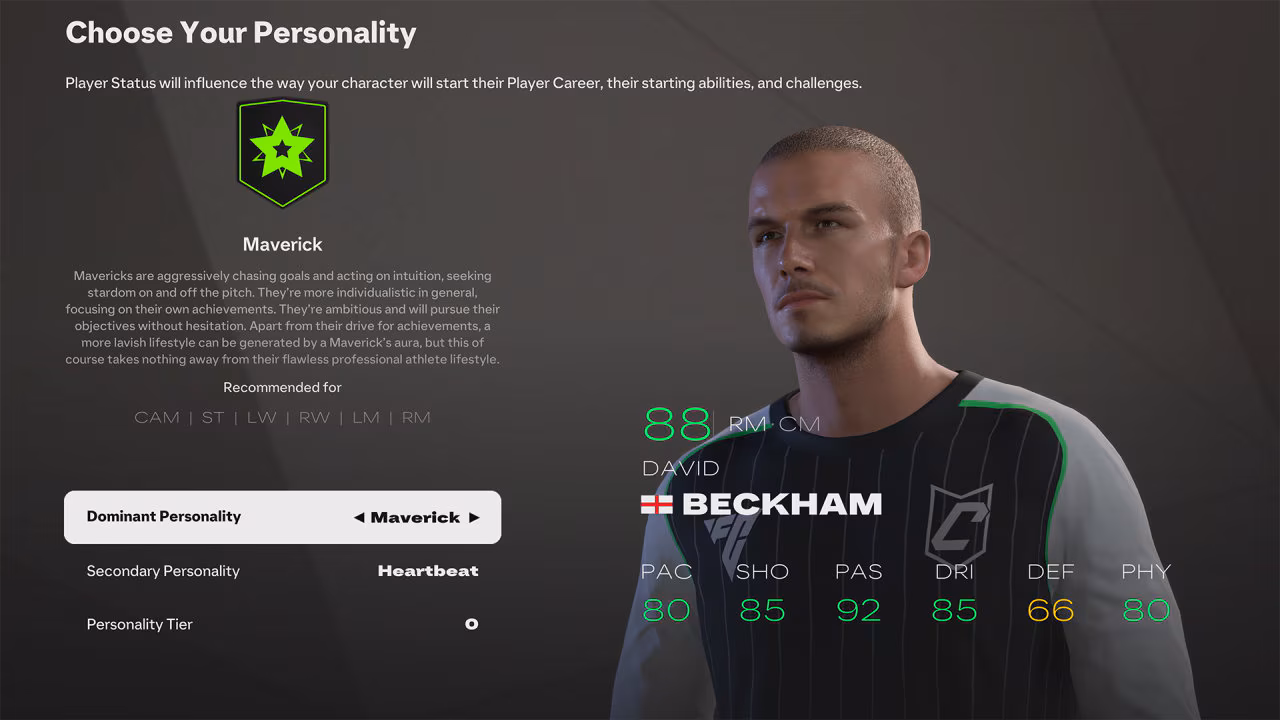
Task: Click the Heartbeat secondary personality label
Action: (x=428, y=570)
